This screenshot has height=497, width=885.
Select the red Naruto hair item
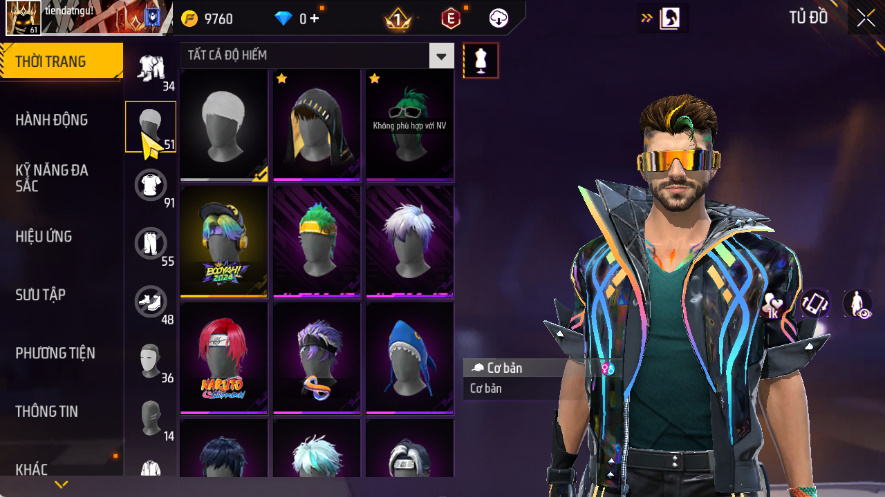coord(224,356)
